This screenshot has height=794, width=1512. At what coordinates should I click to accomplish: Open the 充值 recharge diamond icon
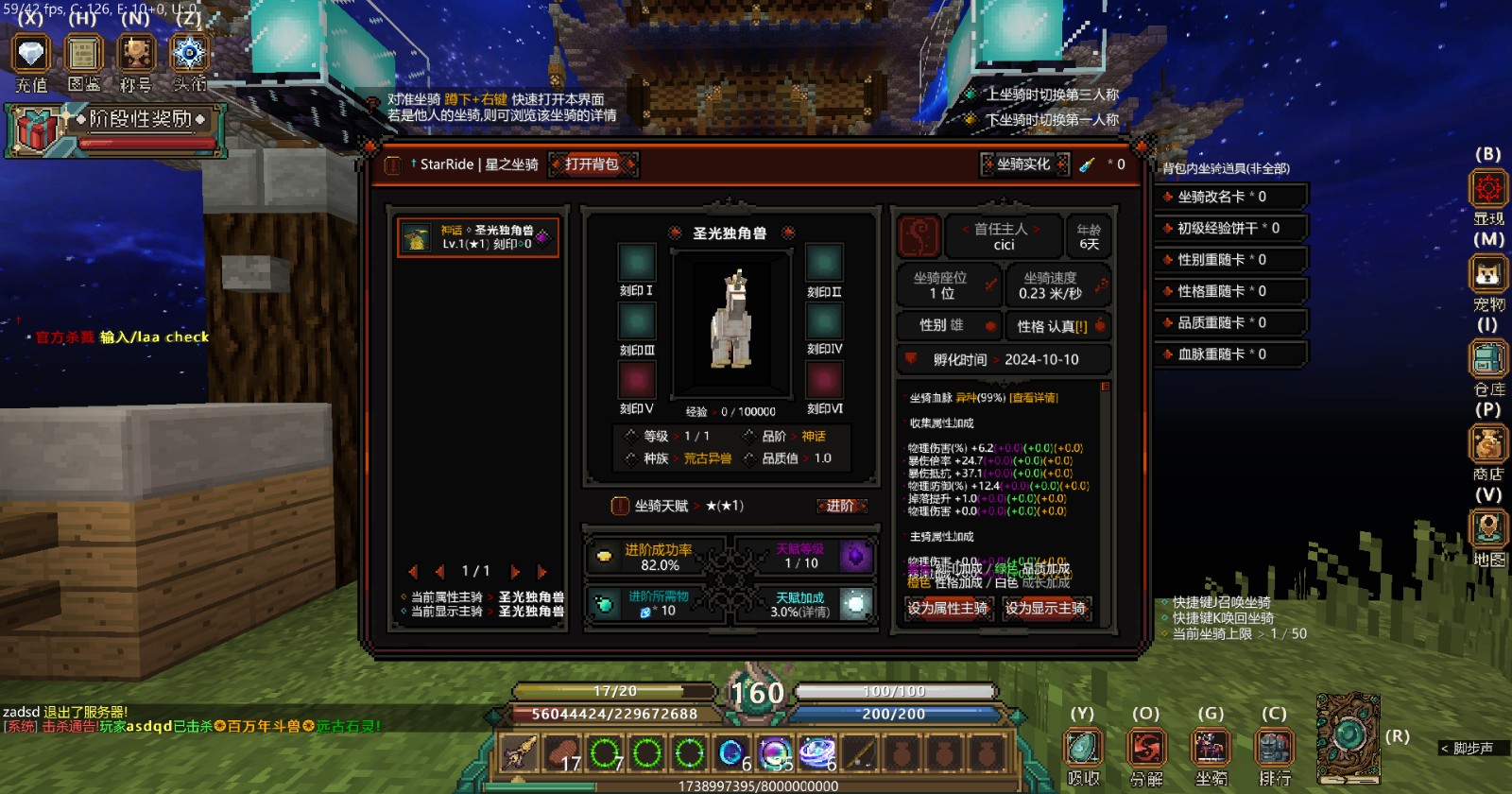tap(31, 54)
